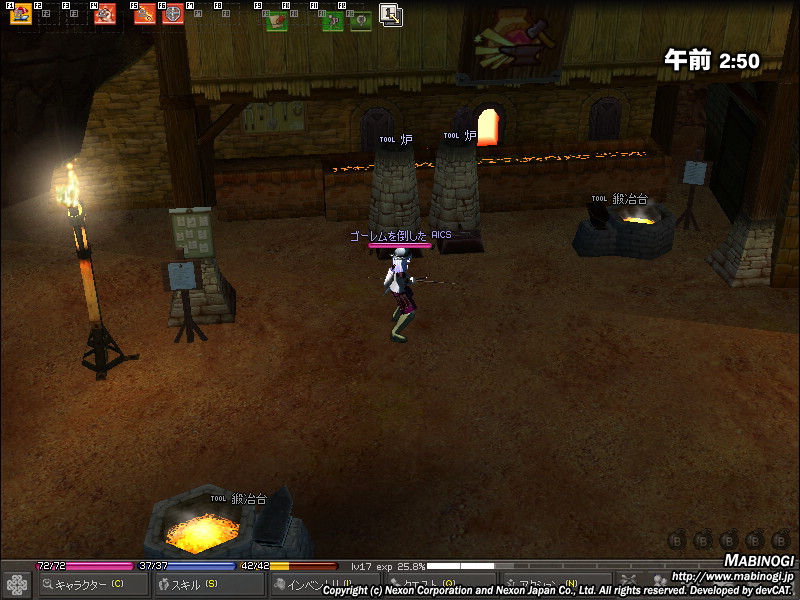Click the crossed swords icon
The width and height of the screenshot is (800, 600).
coord(629,581)
